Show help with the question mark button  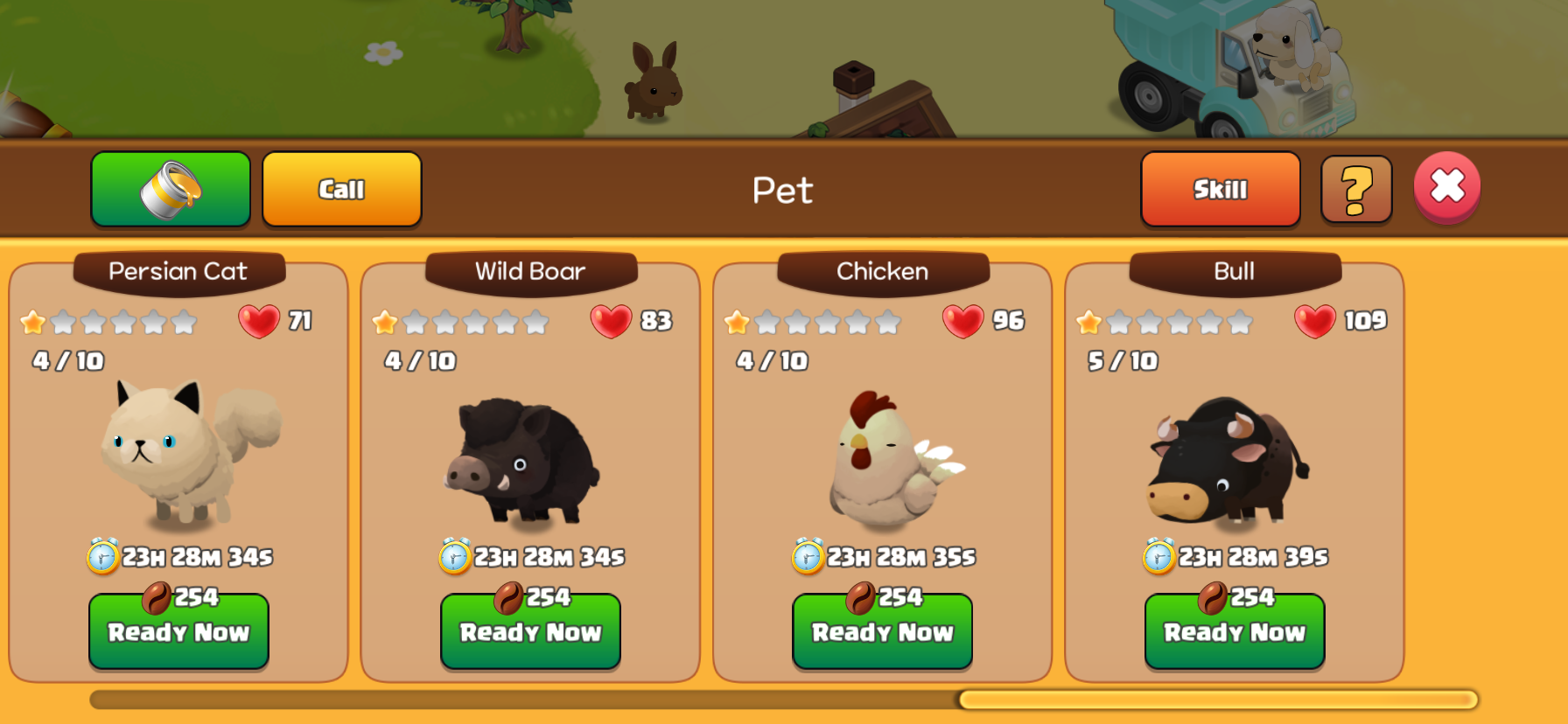tap(1355, 189)
